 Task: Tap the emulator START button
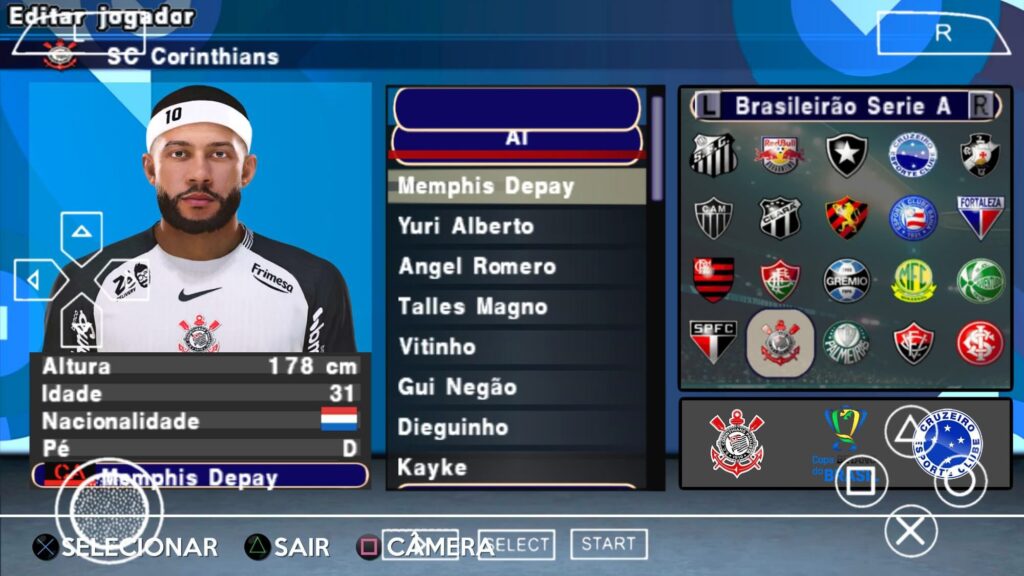tap(609, 544)
